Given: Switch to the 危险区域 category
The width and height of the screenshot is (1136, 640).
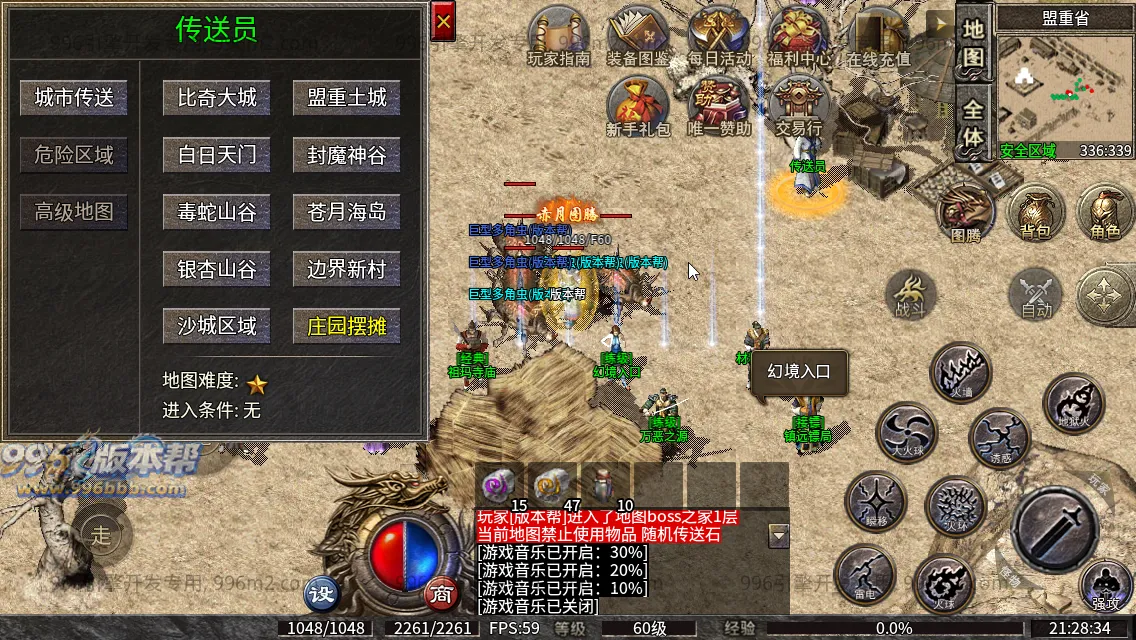Looking at the screenshot, I should [74, 155].
